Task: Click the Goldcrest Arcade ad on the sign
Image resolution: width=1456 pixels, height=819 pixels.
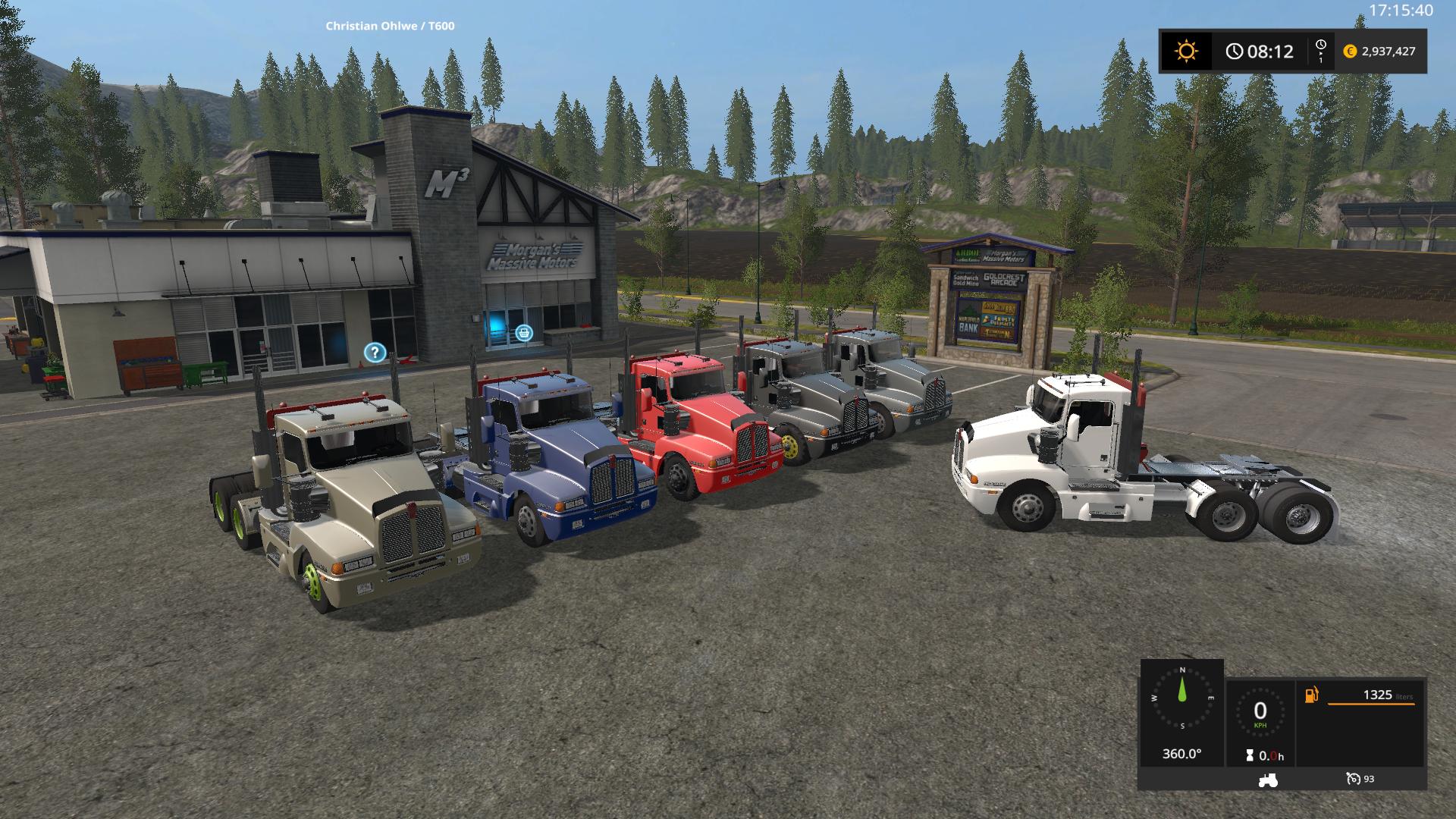Action: (x=1003, y=279)
